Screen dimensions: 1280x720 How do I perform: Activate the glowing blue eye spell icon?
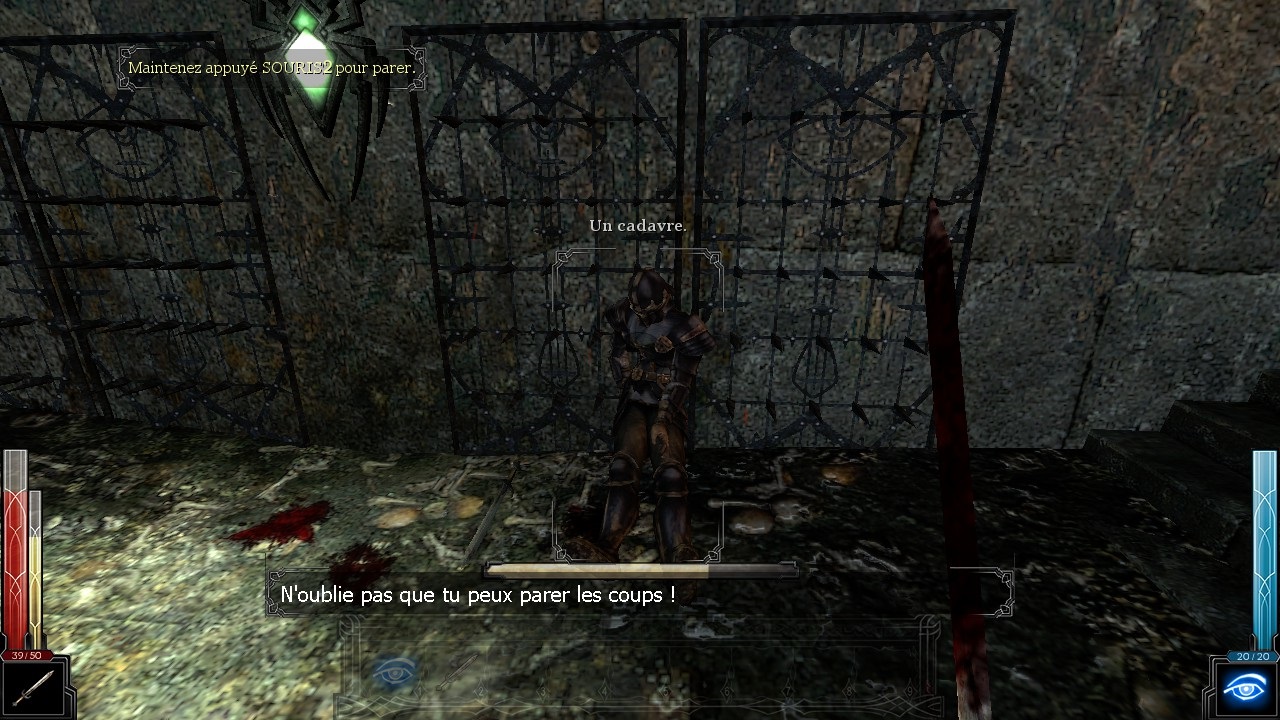point(1246,689)
